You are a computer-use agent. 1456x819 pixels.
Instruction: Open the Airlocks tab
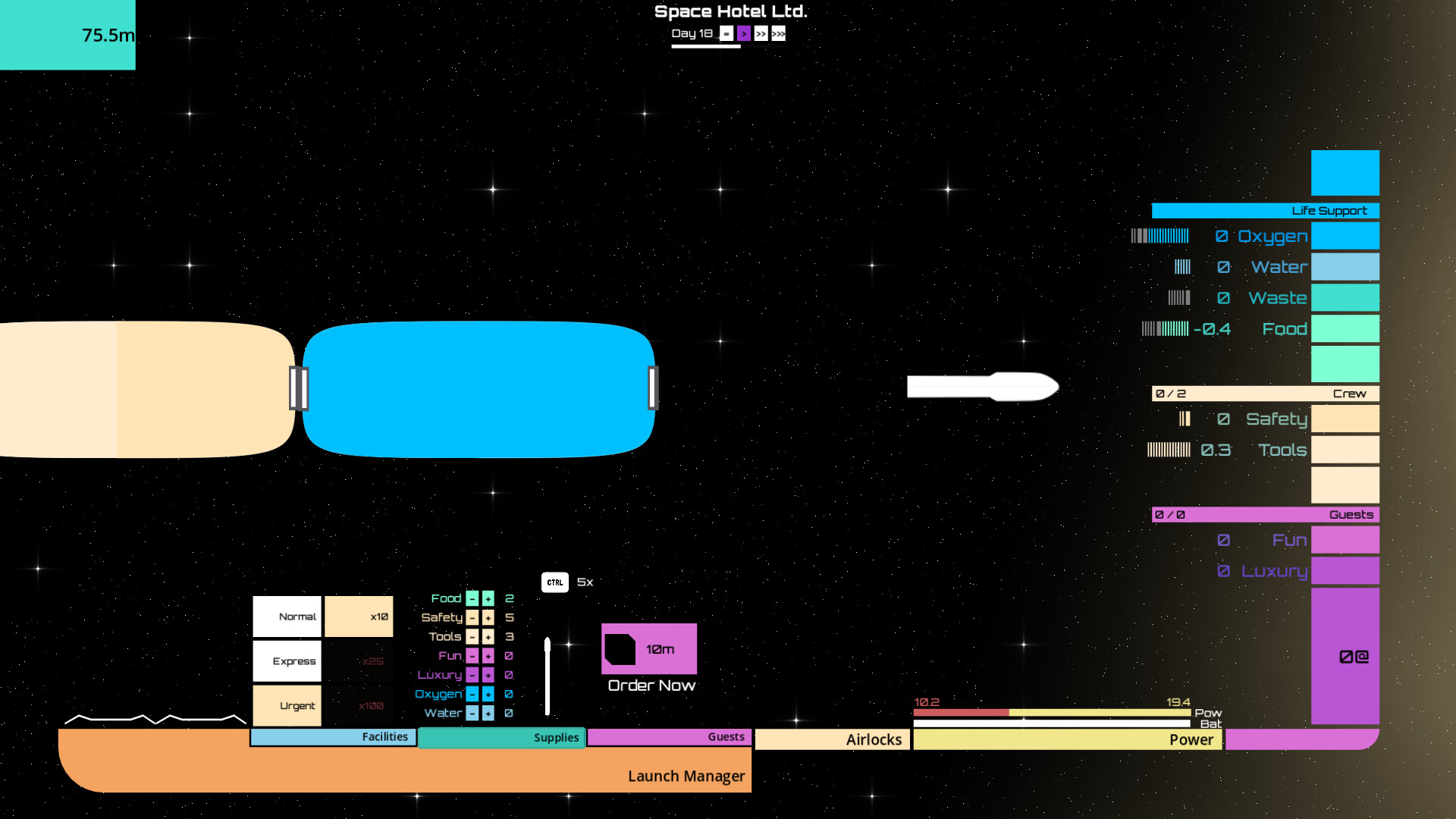click(832, 739)
